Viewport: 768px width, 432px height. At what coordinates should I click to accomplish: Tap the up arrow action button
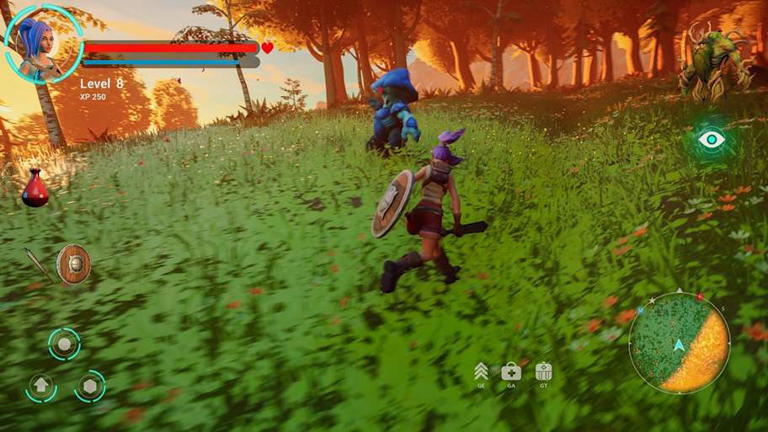tap(40, 385)
